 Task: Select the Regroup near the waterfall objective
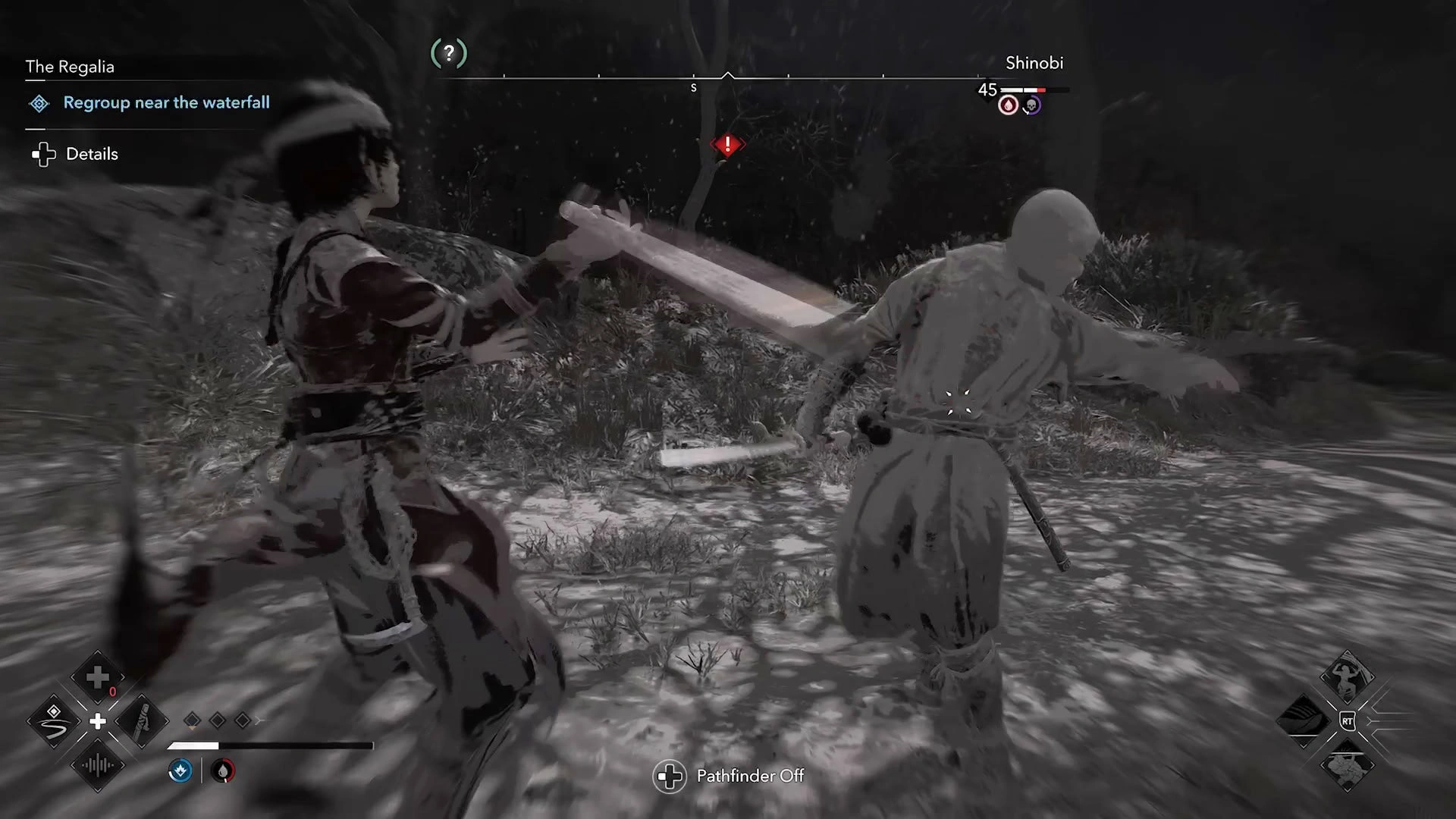coord(166,102)
